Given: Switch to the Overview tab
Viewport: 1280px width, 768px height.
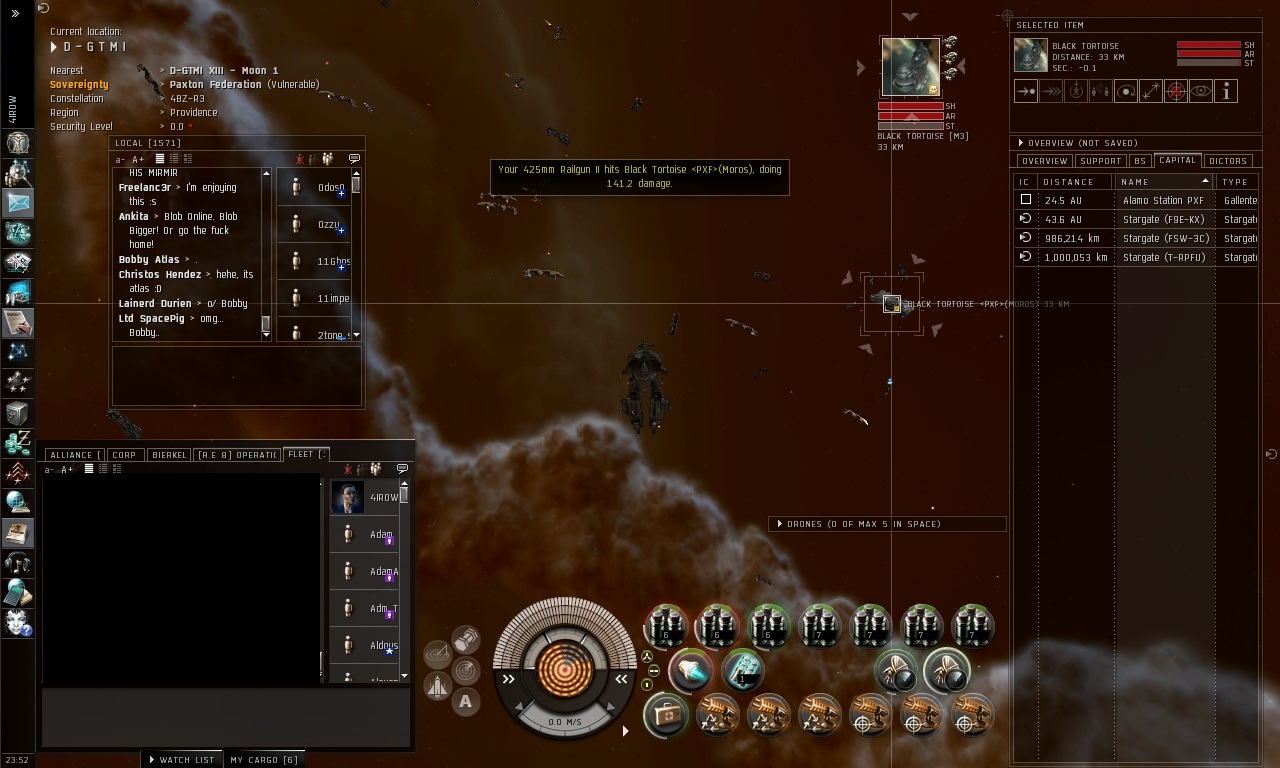Looking at the screenshot, I should (x=1044, y=161).
